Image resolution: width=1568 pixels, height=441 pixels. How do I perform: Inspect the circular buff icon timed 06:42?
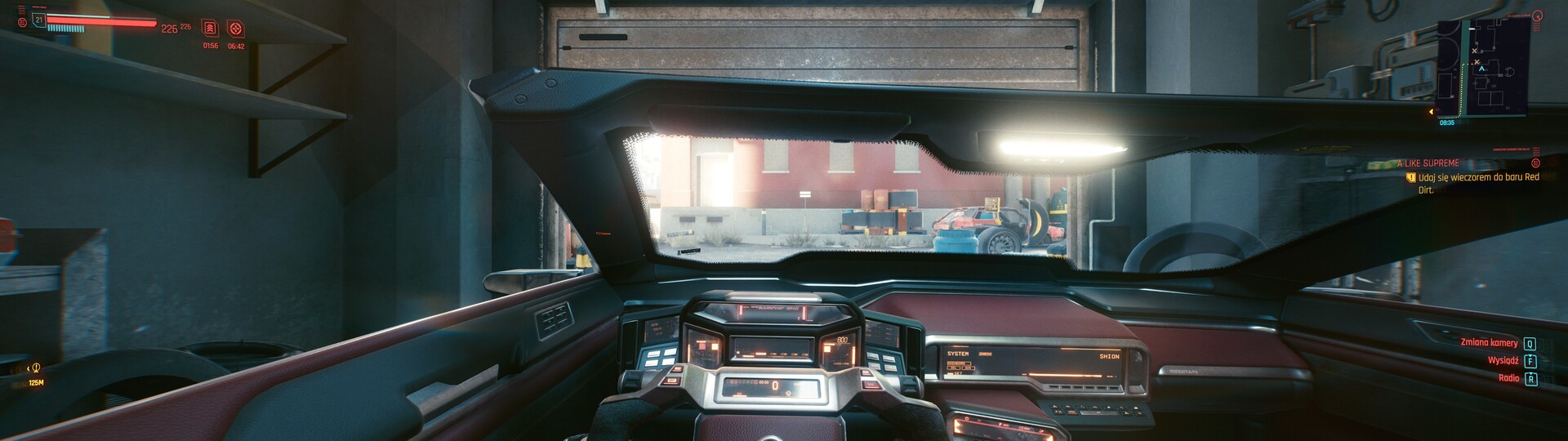[236, 29]
